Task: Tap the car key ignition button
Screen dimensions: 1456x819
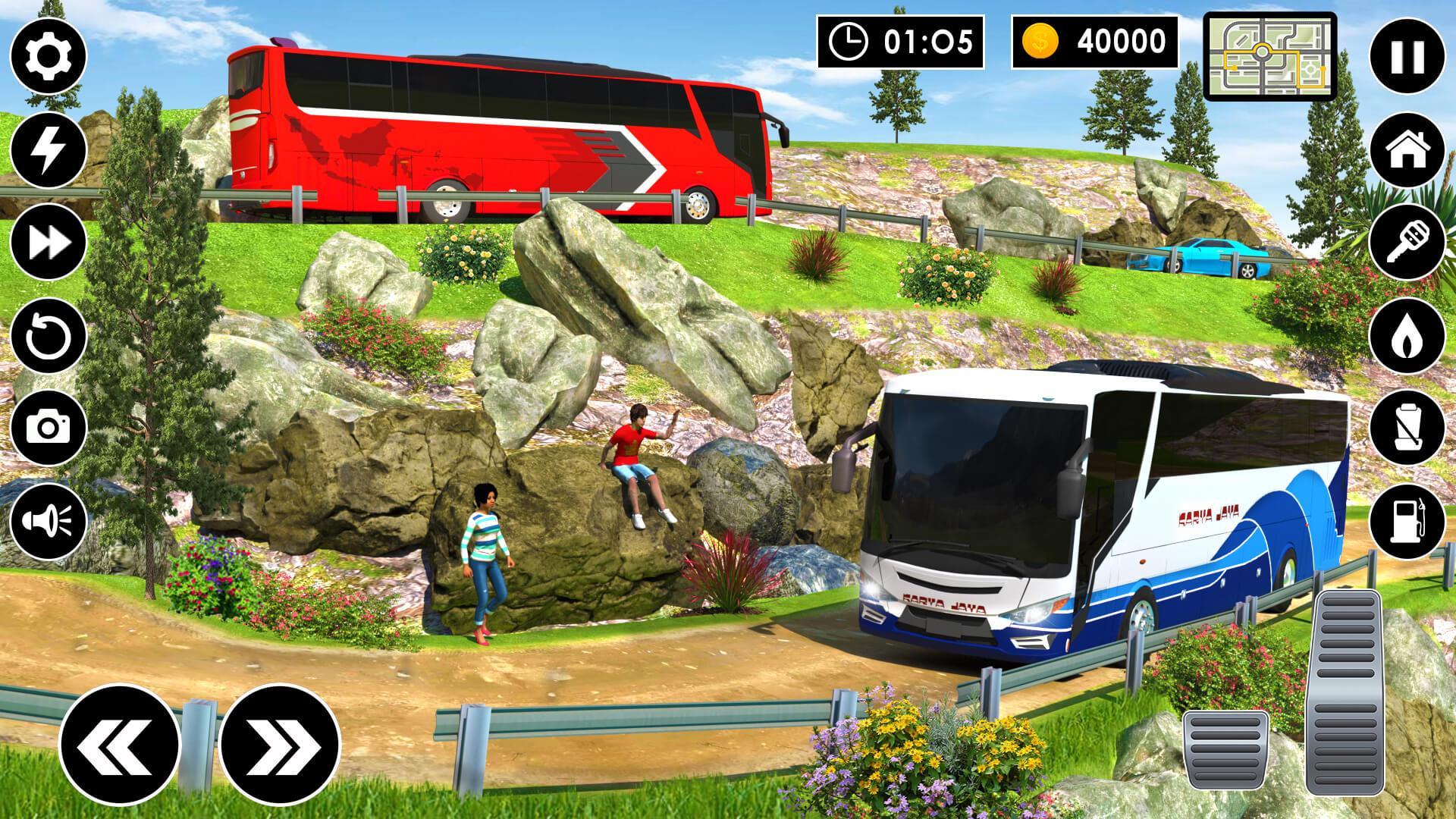Action: coord(1407,243)
